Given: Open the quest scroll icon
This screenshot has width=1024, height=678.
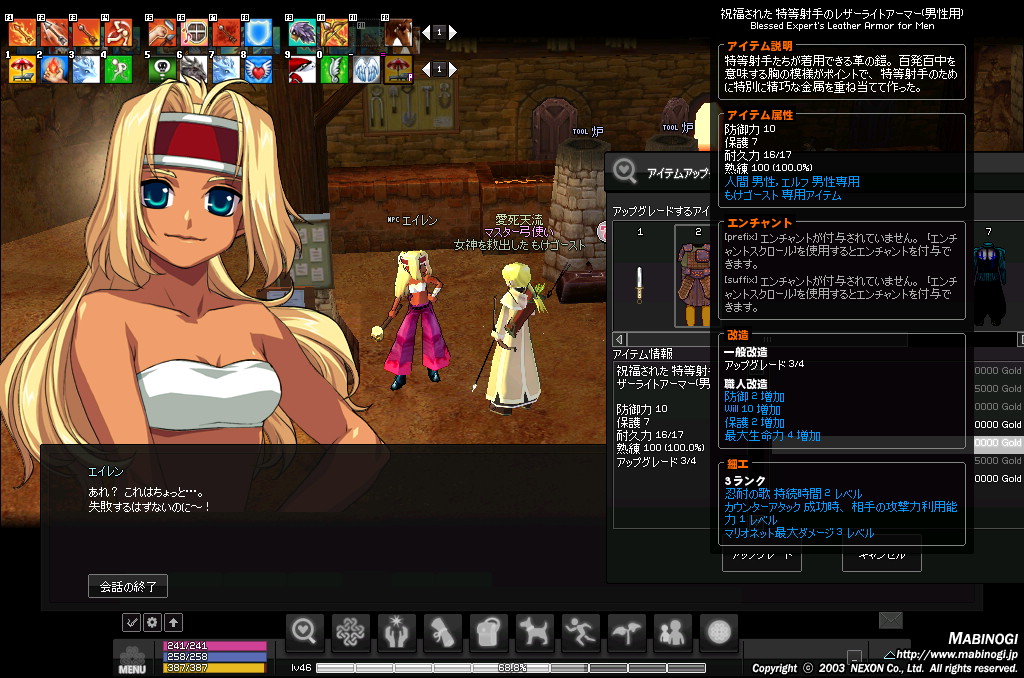Looking at the screenshot, I should coord(443,632).
